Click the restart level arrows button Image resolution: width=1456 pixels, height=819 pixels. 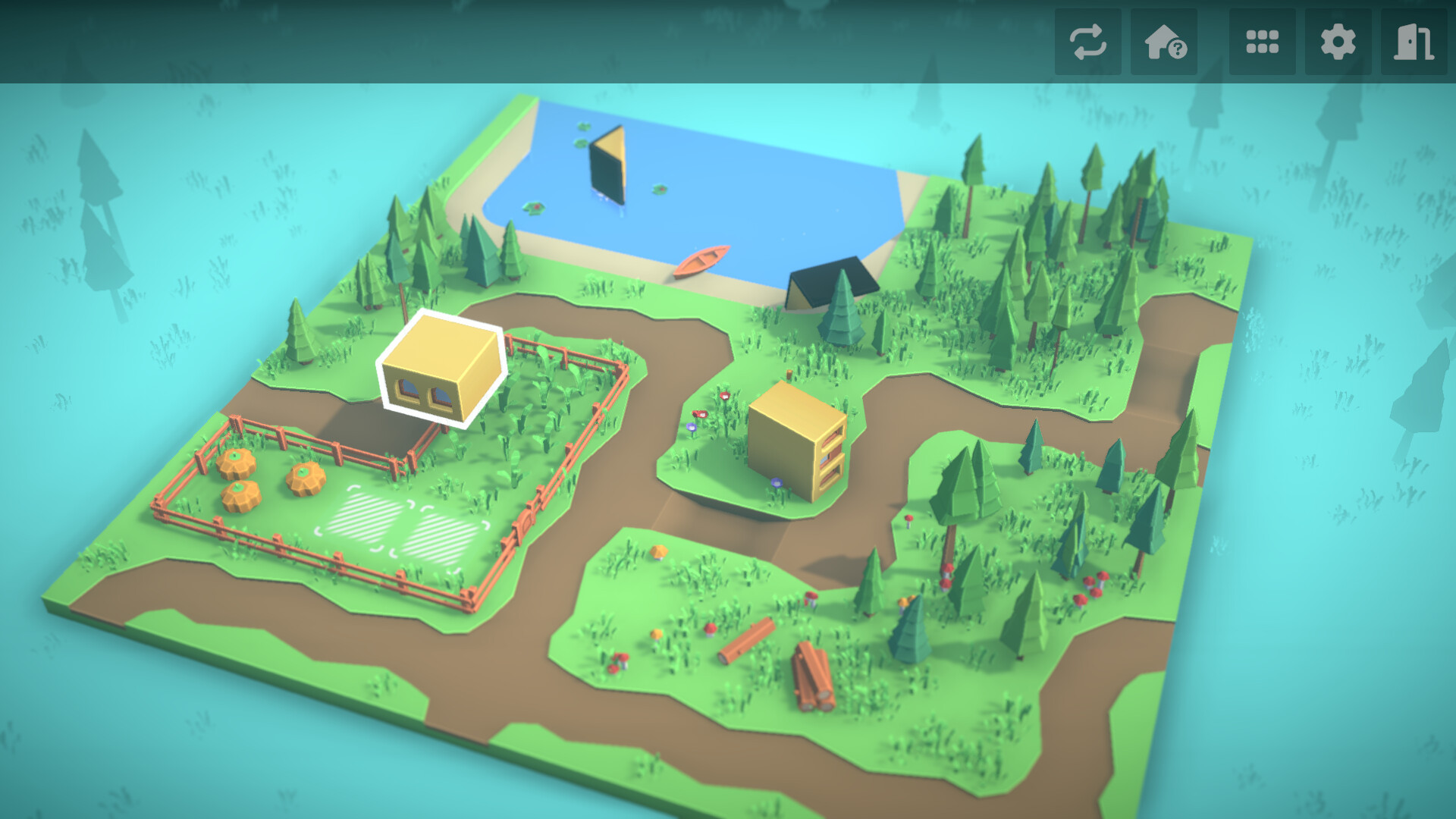[x=1087, y=42]
